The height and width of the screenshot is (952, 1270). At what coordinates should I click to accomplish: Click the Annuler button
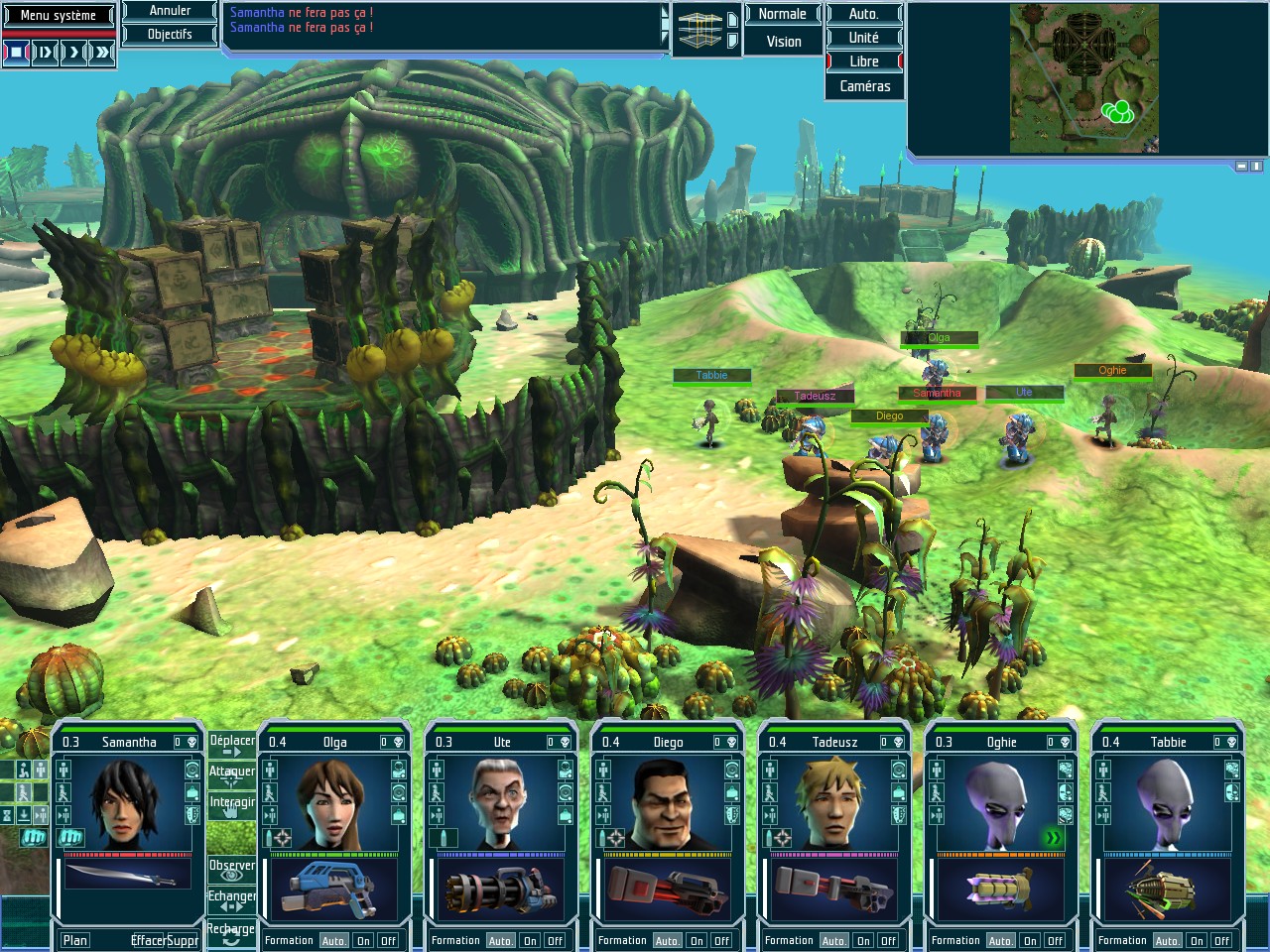[170, 11]
